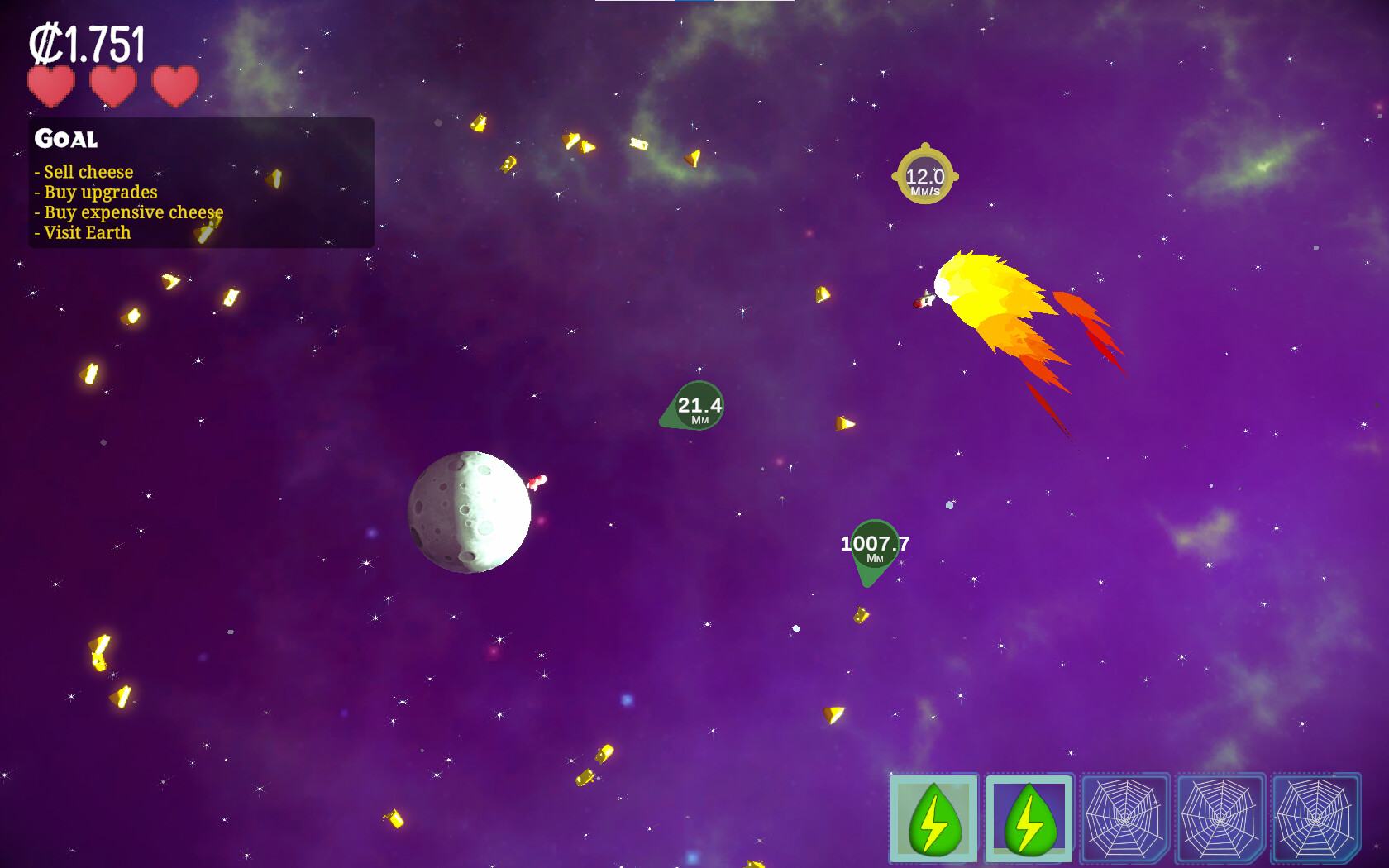The width and height of the screenshot is (1389, 868).
Task: Click the Buy upgrades goal entry
Action: (96, 192)
